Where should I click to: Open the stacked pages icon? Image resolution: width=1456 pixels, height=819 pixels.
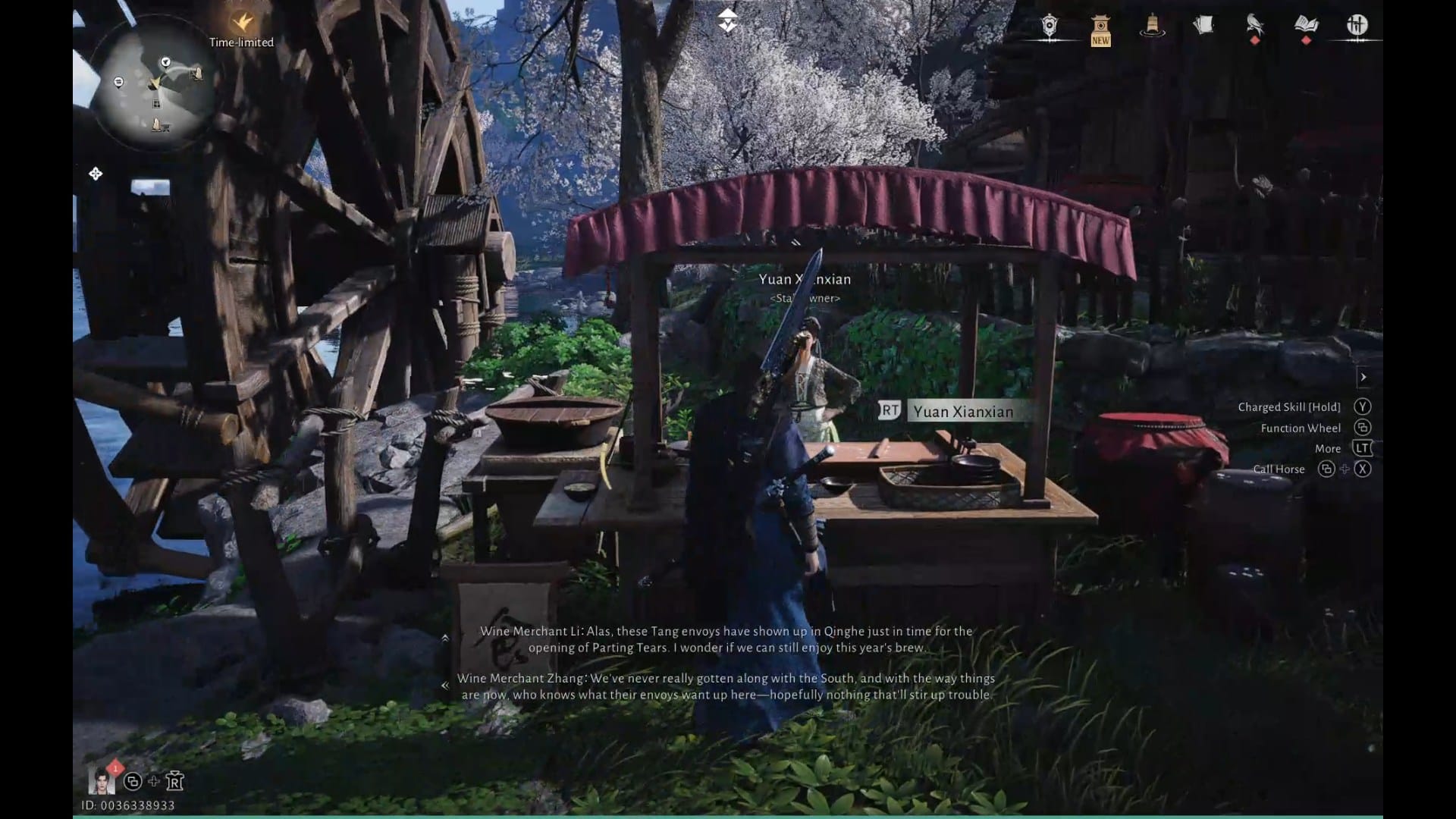click(1203, 27)
